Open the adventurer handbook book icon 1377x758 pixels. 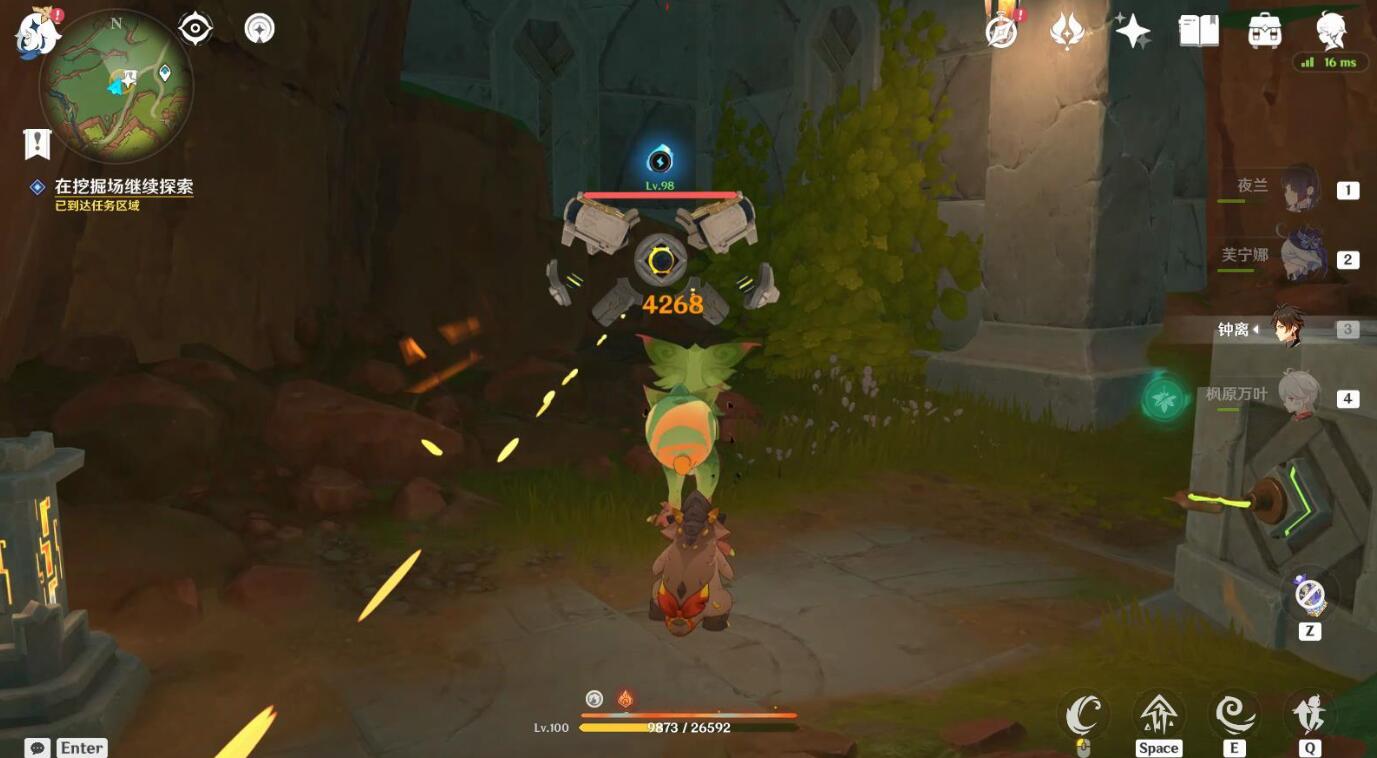tap(1198, 31)
